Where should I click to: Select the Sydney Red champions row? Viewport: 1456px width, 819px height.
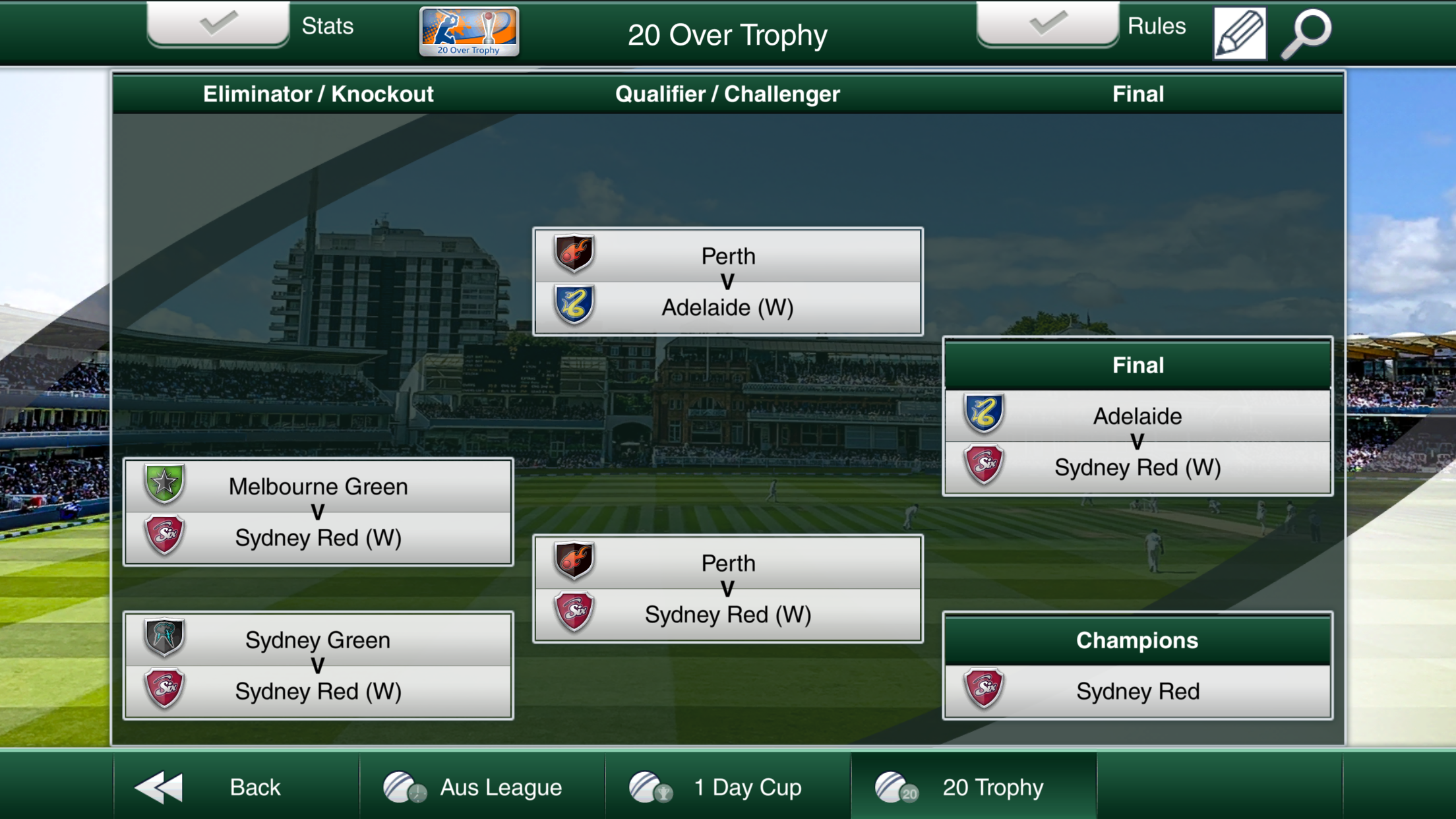click(x=1137, y=691)
